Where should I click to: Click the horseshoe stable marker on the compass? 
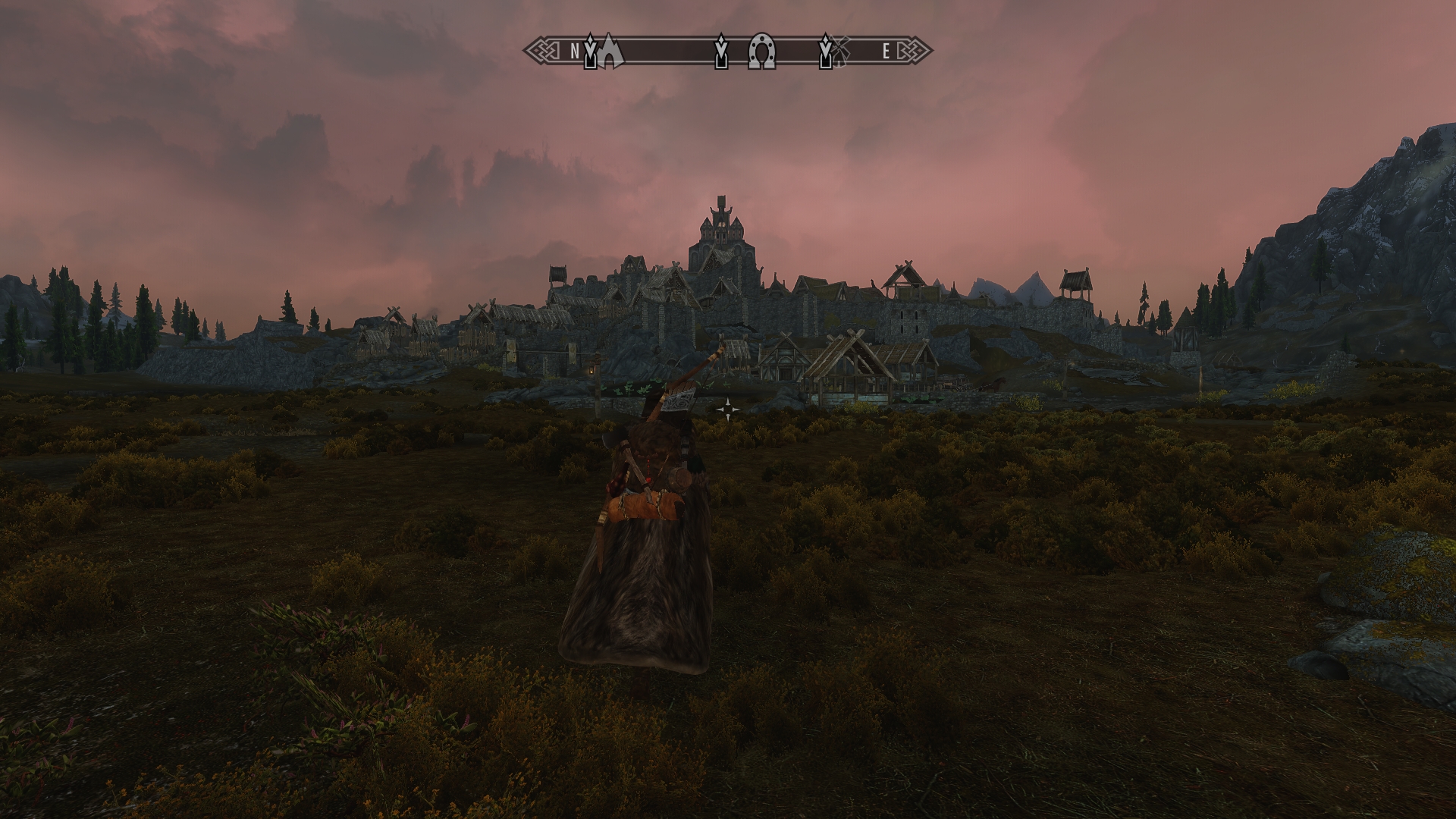[761, 53]
